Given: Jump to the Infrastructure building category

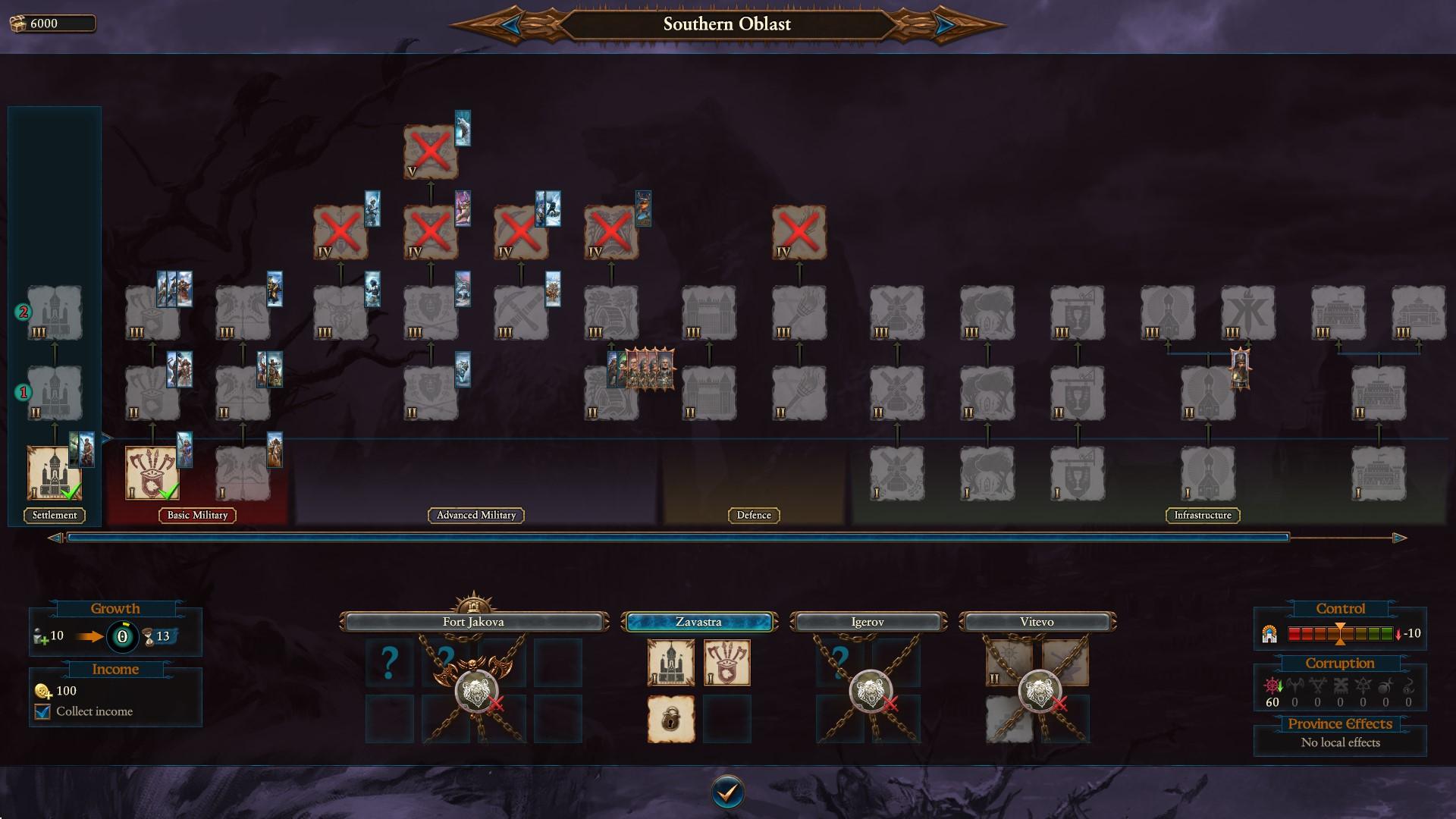Looking at the screenshot, I should click(x=1203, y=515).
